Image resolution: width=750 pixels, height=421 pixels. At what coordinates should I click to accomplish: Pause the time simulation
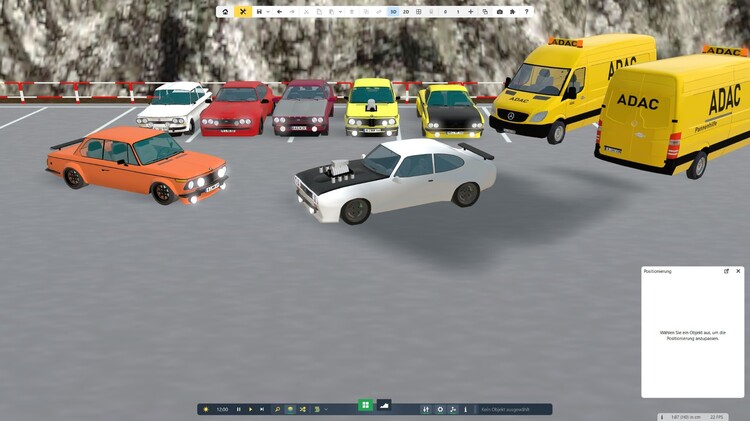pyautogui.click(x=238, y=409)
